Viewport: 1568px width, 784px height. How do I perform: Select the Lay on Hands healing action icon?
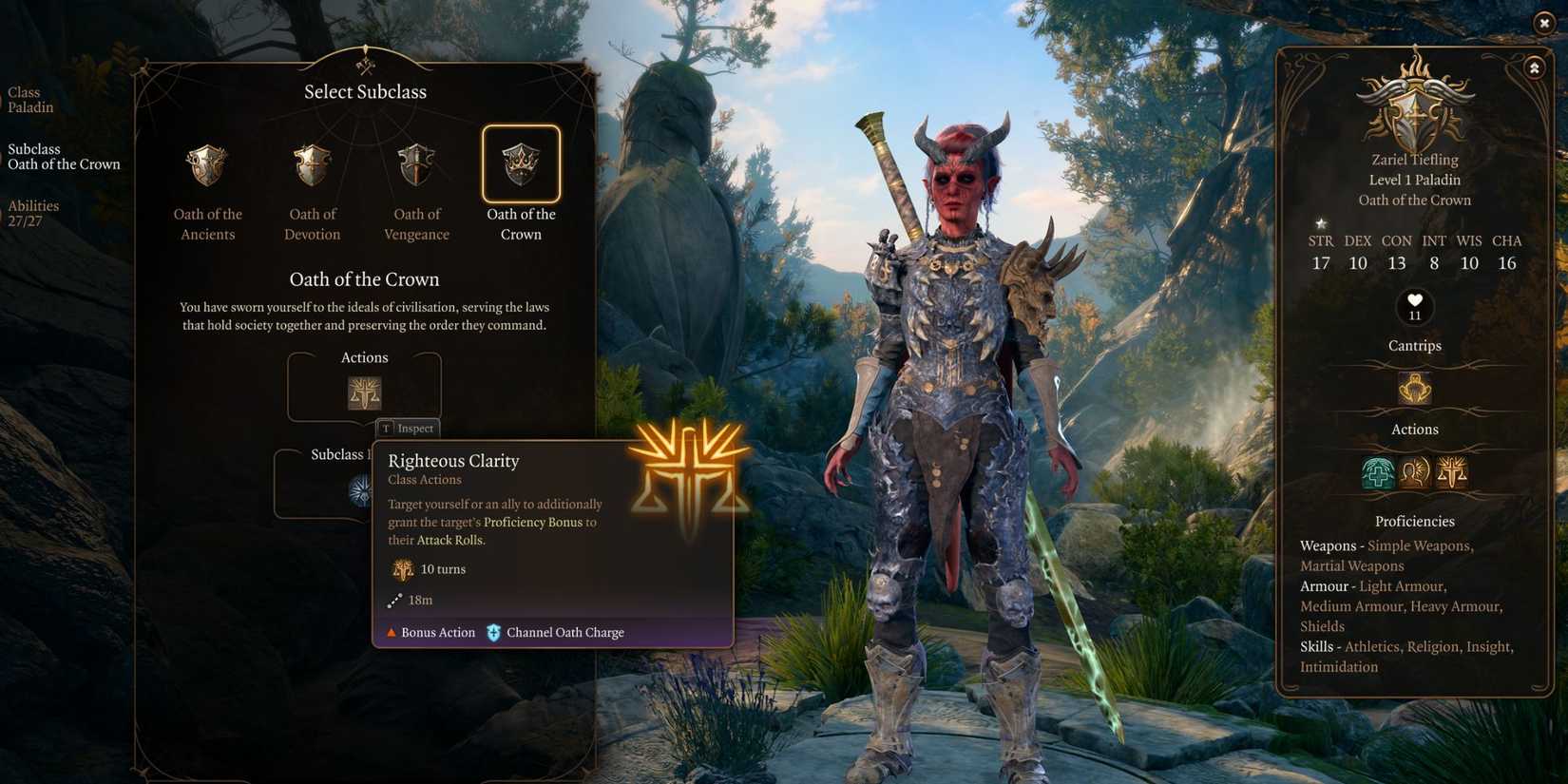[x=1377, y=471]
